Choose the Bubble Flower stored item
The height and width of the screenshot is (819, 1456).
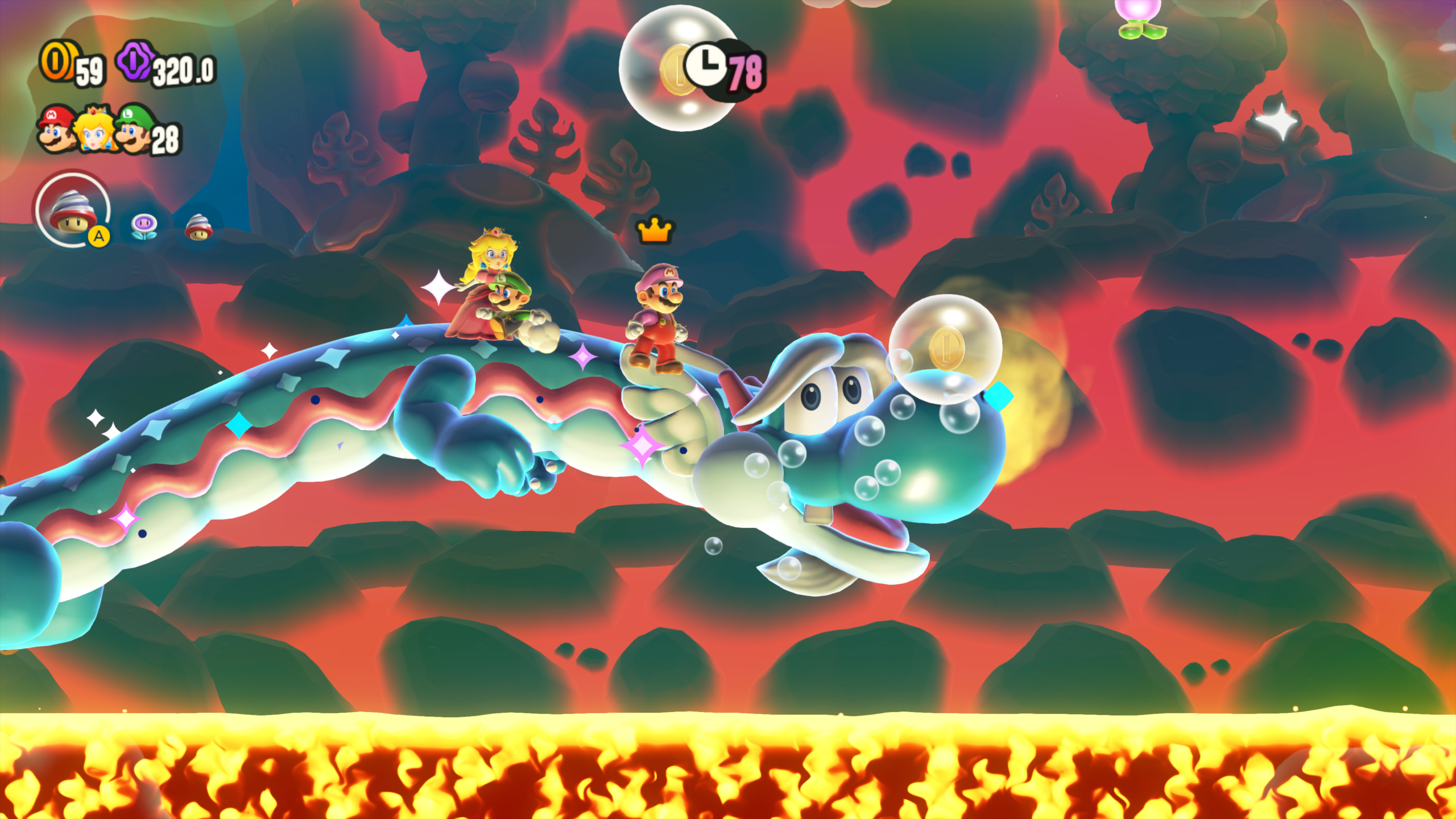coord(143,226)
